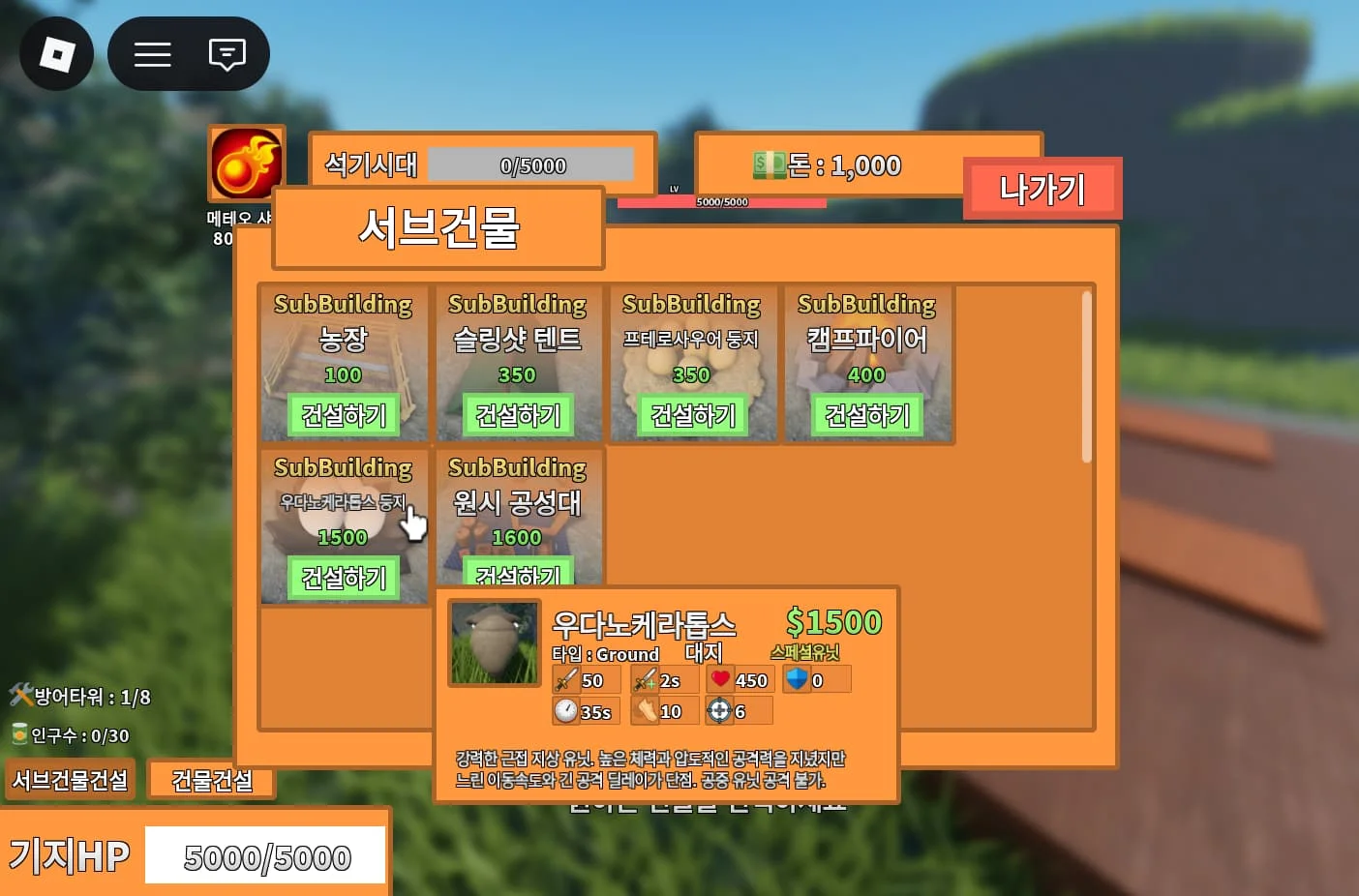Viewport: 1359px width, 896px height.
Task: Build the 프테로사우어 둥지 subbuilding
Action: [x=692, y=415]
